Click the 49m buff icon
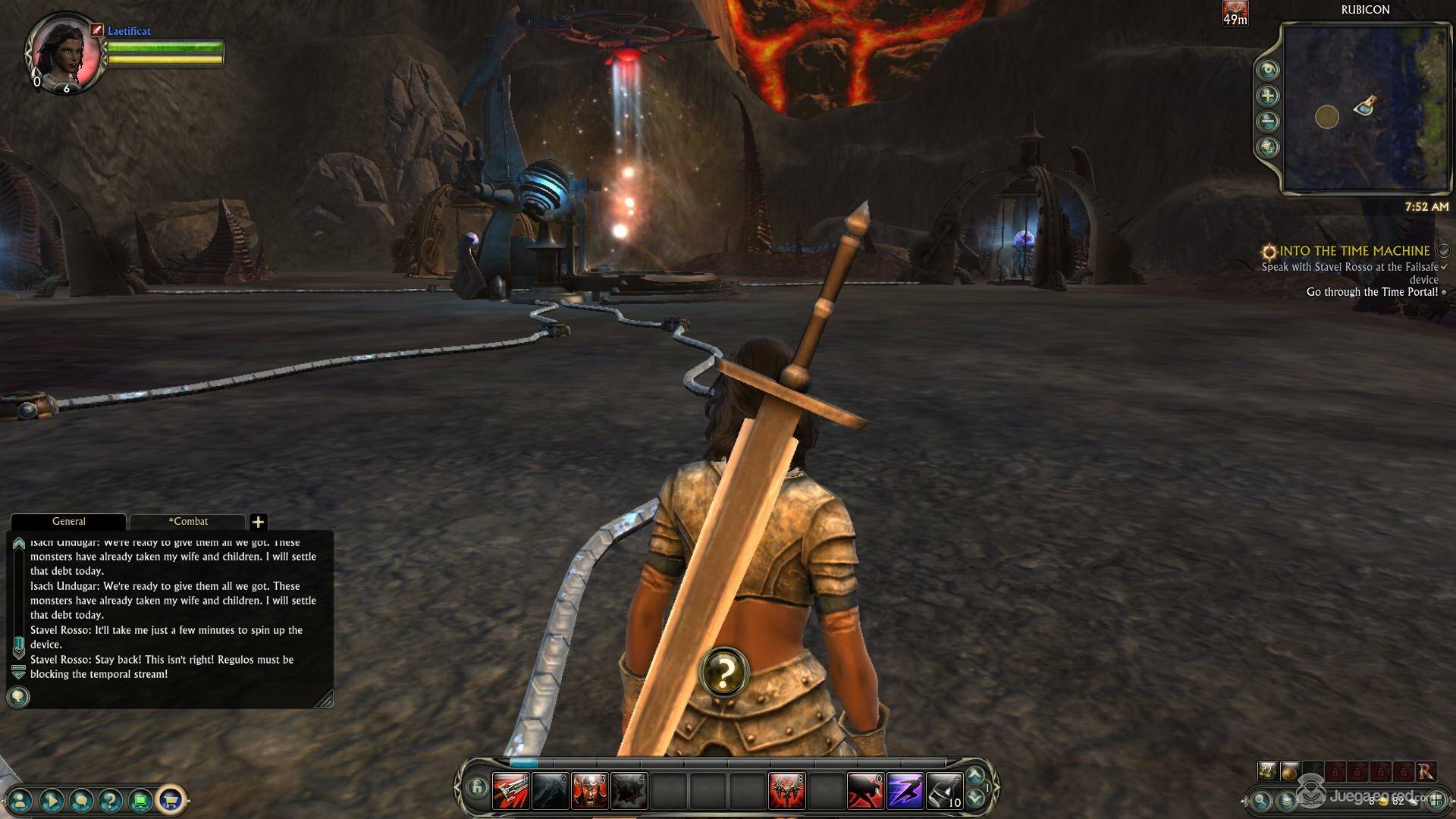The image size is (1456, 819). coord(1235,13)
